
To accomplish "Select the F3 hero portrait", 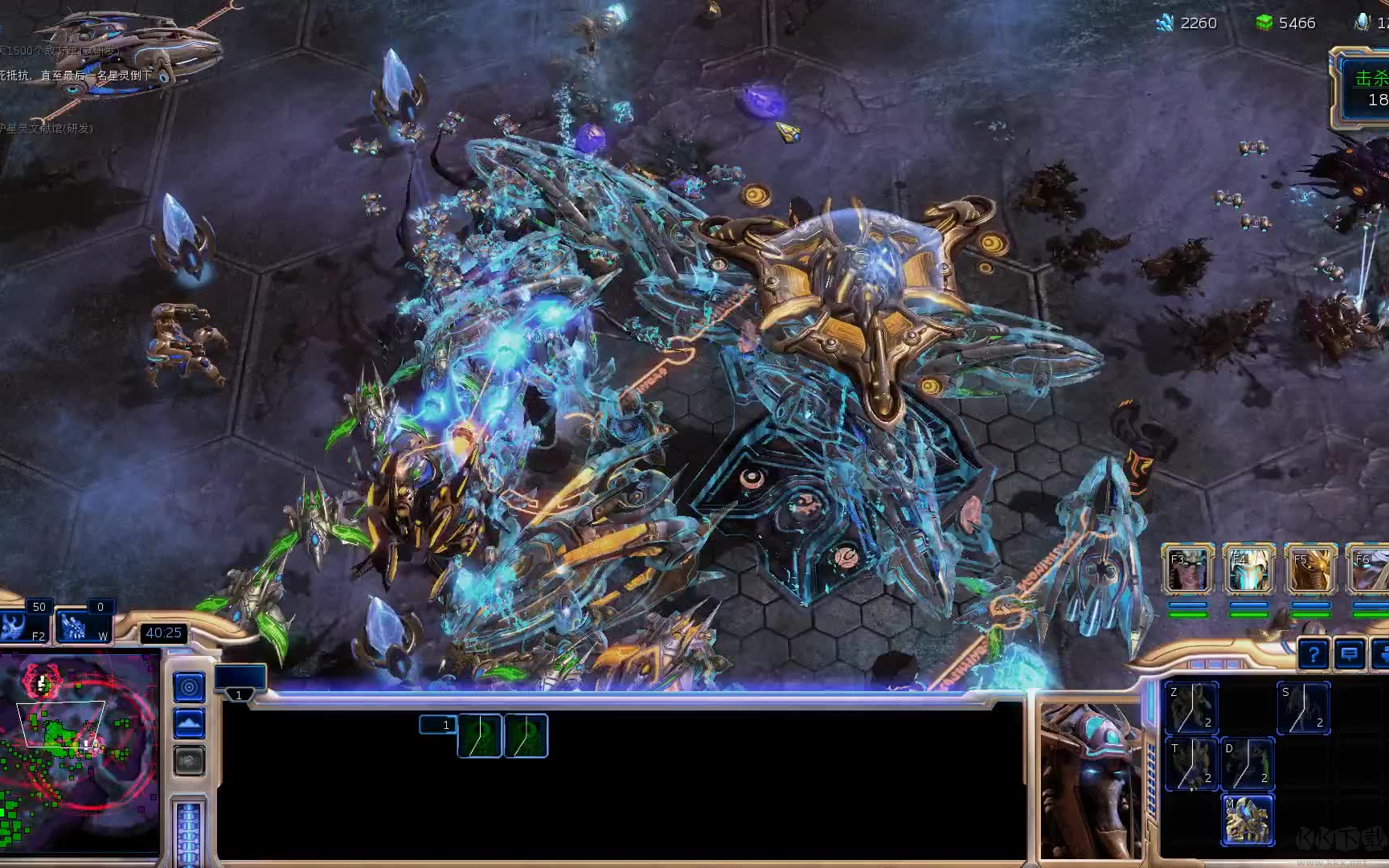I will pos(1187,569).
